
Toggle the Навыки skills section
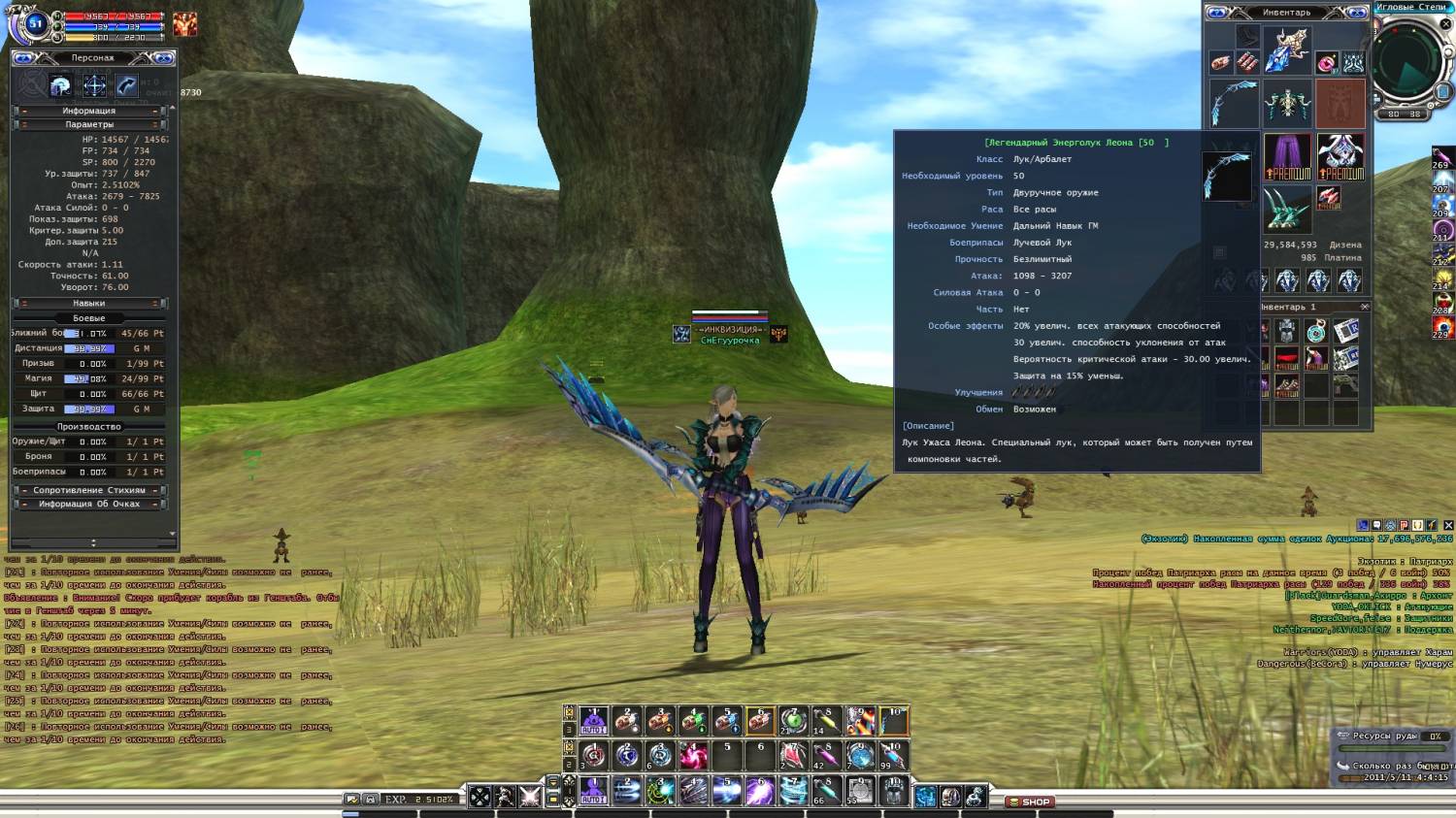click(x=89, y=303)
